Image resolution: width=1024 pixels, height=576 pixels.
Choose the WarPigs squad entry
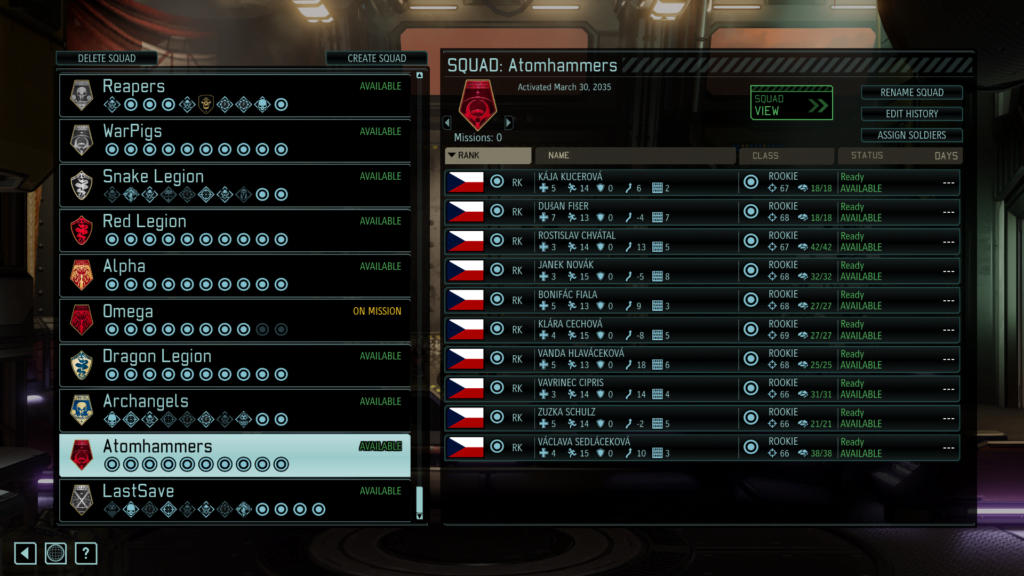[x=235, y=140]
